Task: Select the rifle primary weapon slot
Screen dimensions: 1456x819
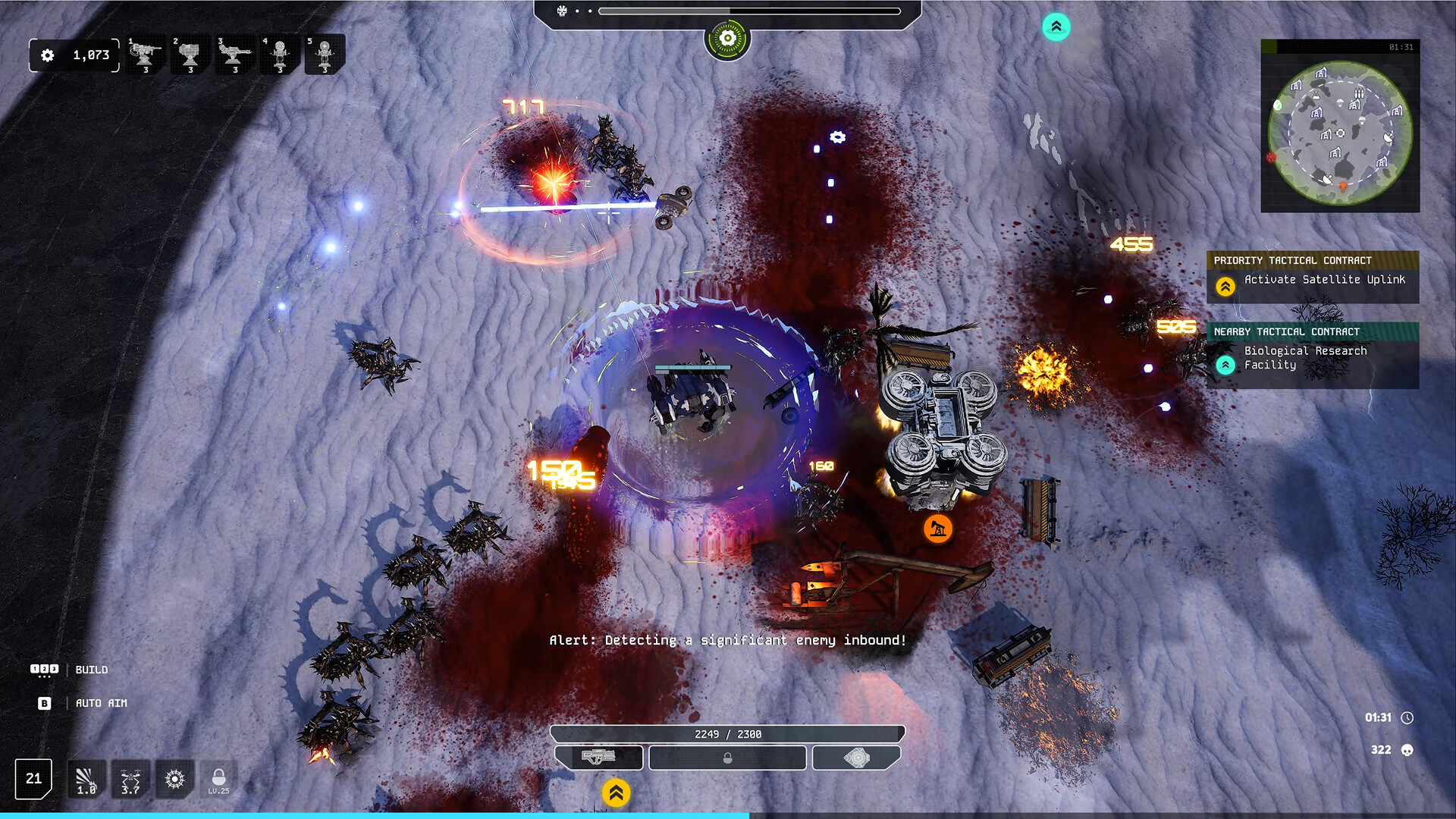Action: click(599, 757)
